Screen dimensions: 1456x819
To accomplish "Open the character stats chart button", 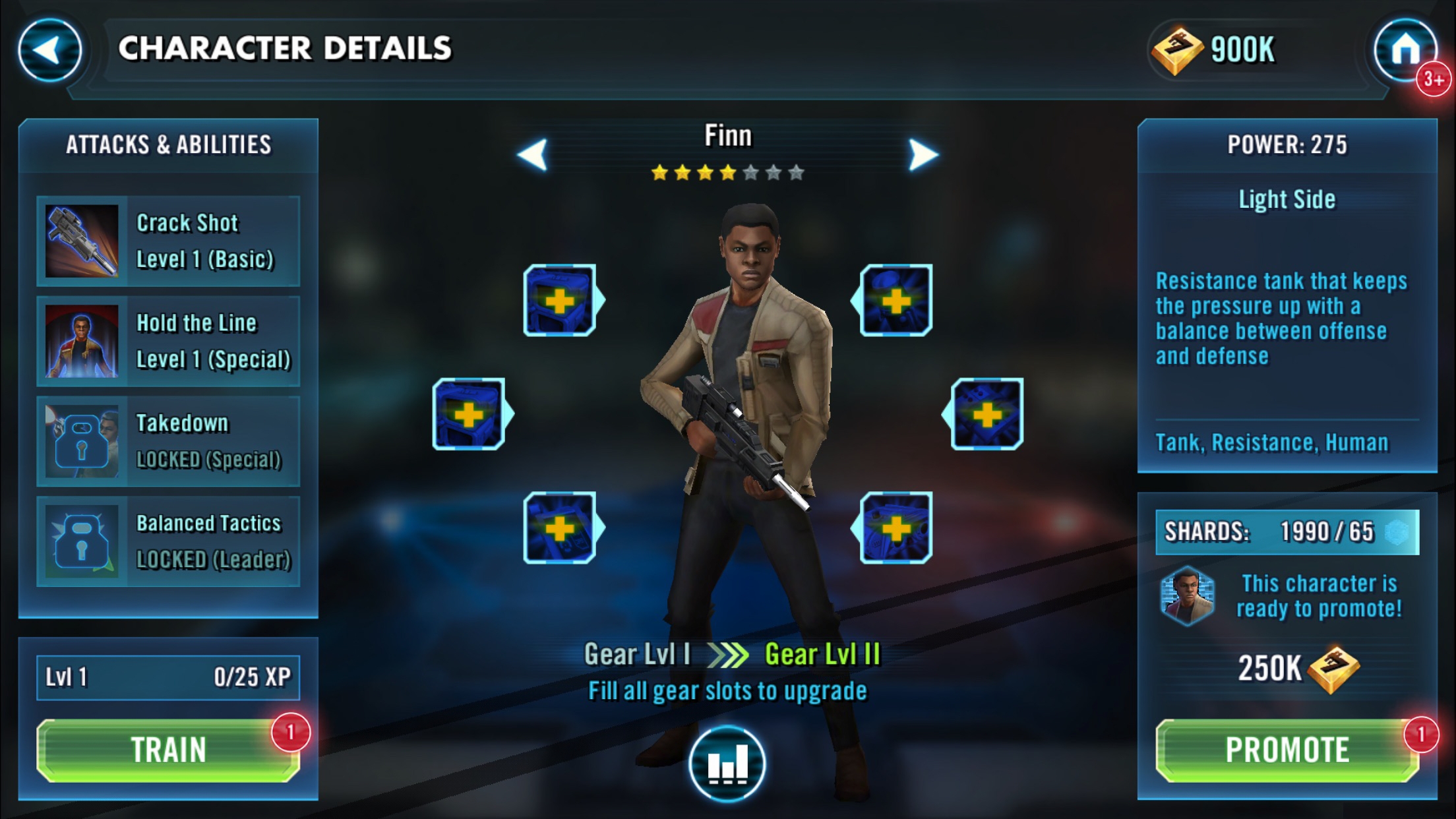I will [x=727, y=764].
